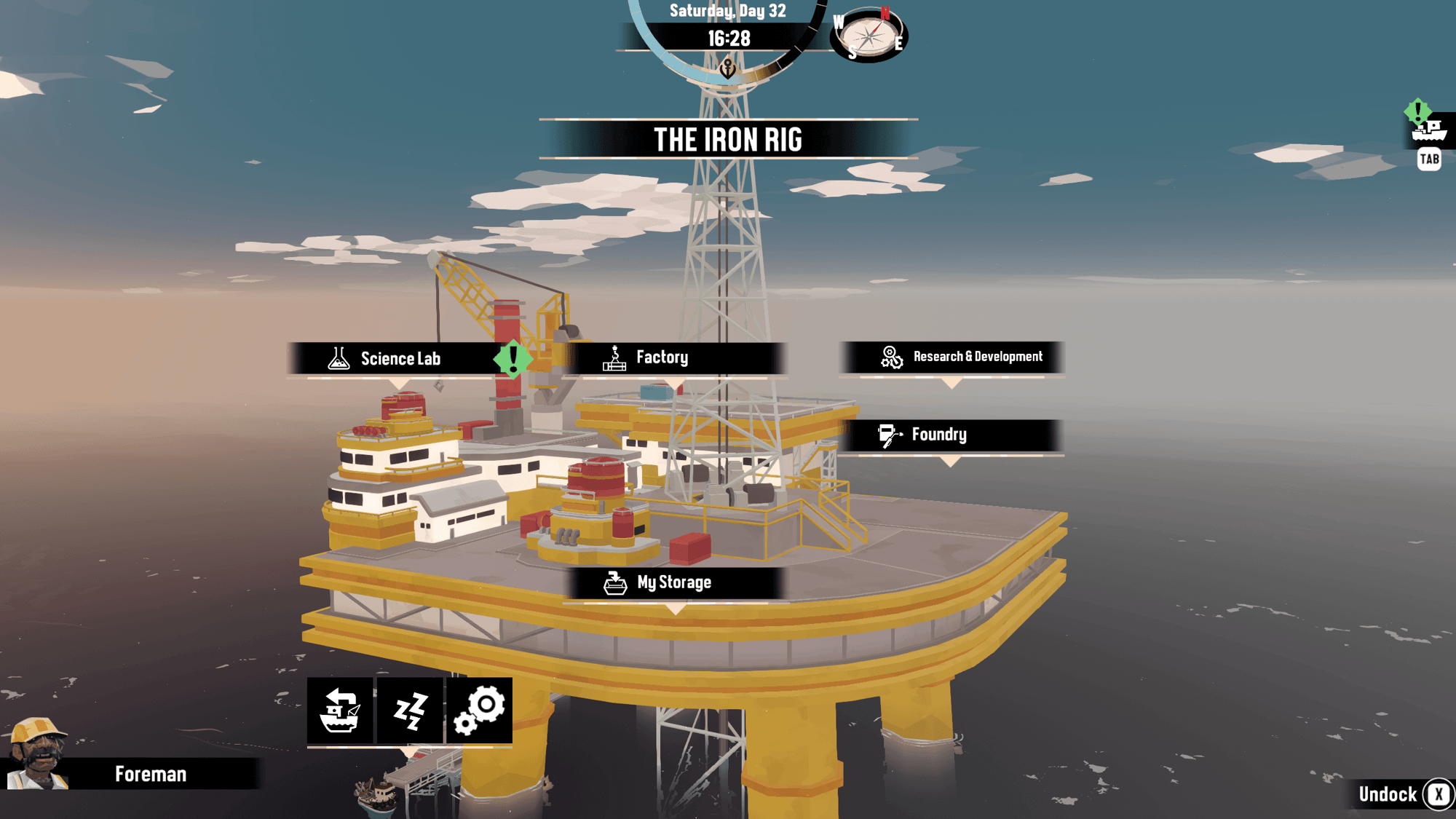The image size is (1456, 819).
Task: Talk to the Foreman
Action: click(x=131, y=773)
